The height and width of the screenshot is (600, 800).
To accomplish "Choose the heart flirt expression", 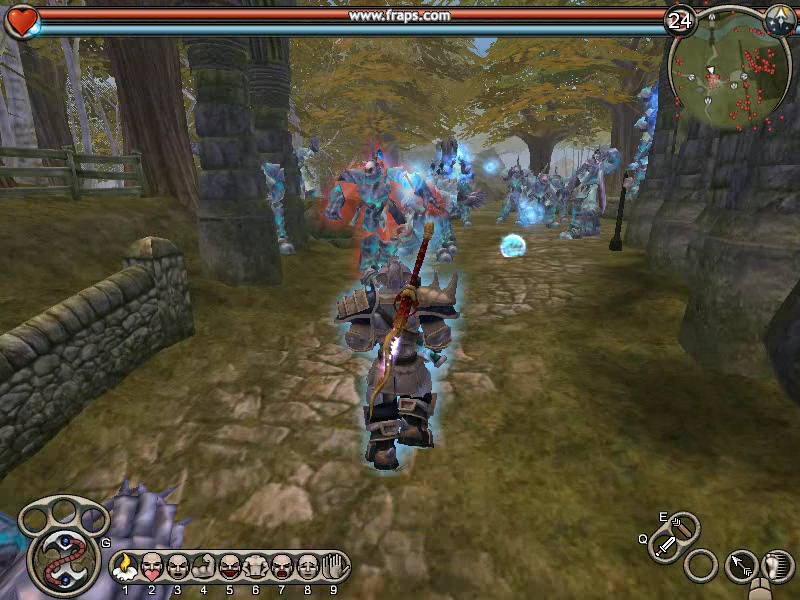I will pos(151,567).
